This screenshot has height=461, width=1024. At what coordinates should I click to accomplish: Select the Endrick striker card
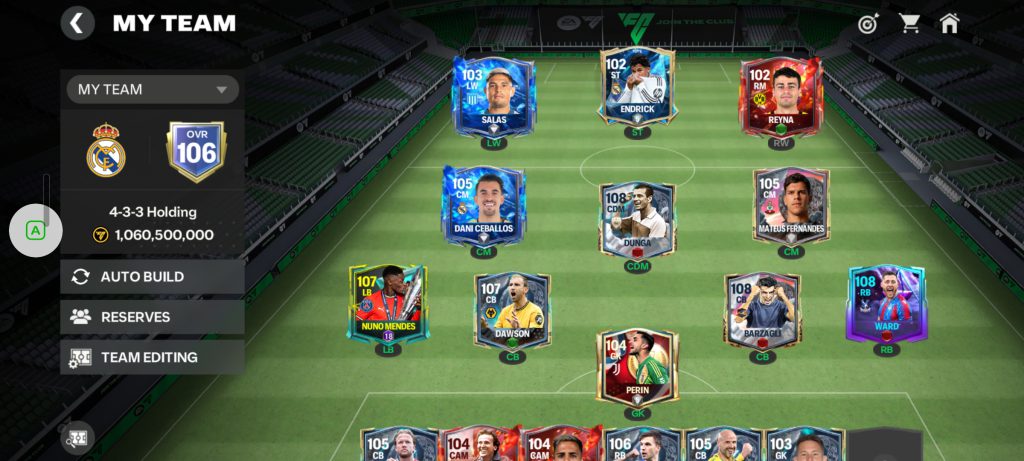point(637,88)
